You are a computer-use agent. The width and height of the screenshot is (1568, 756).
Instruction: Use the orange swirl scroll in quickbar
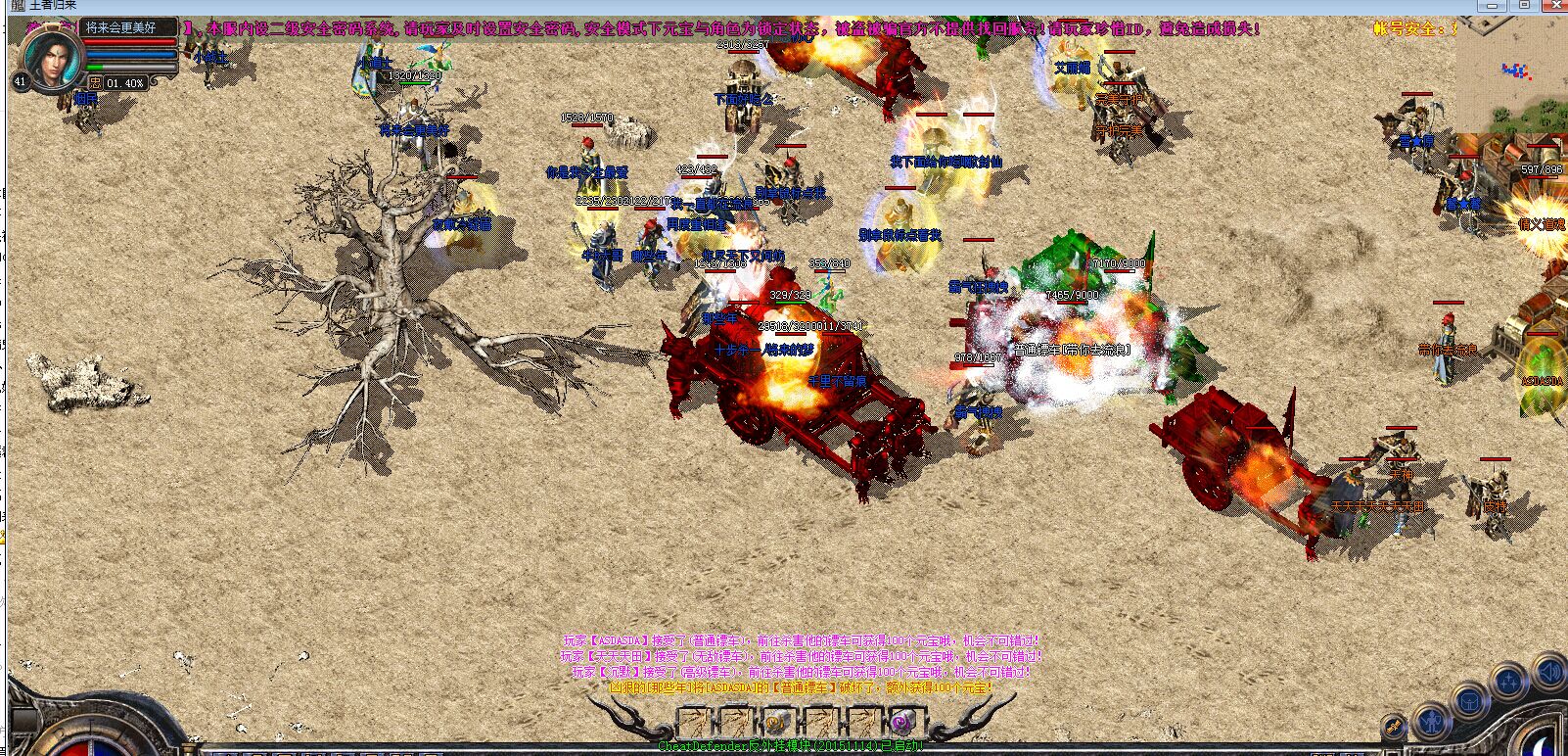pos(772,724)
